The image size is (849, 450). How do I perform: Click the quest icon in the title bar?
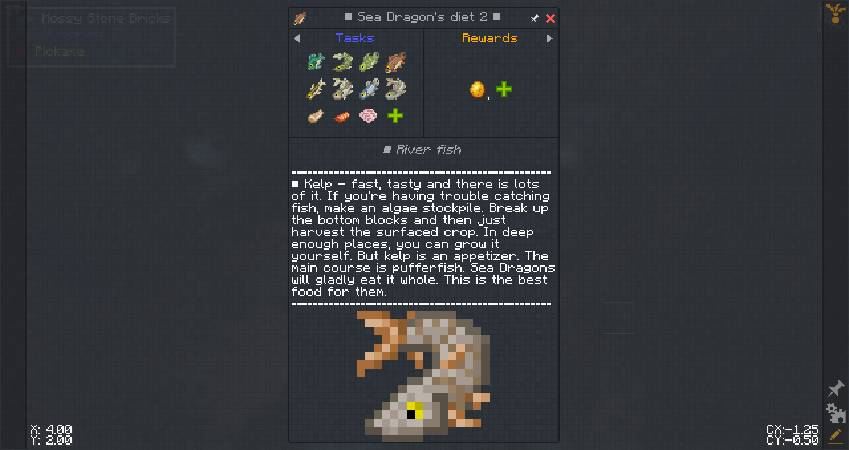300,18
